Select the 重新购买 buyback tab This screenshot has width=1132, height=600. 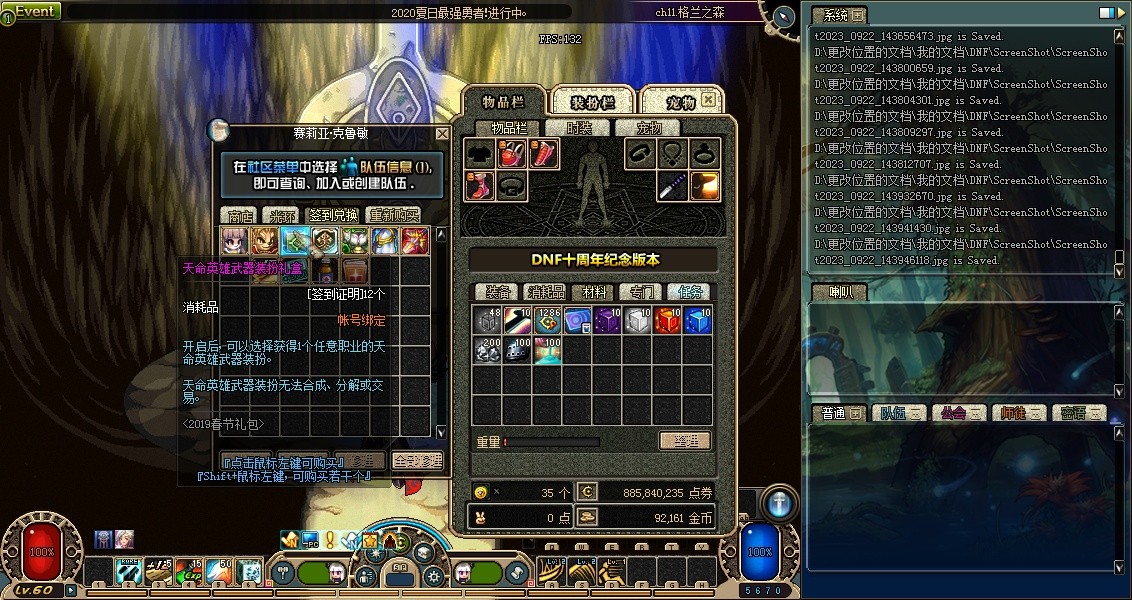click(394, 215)
